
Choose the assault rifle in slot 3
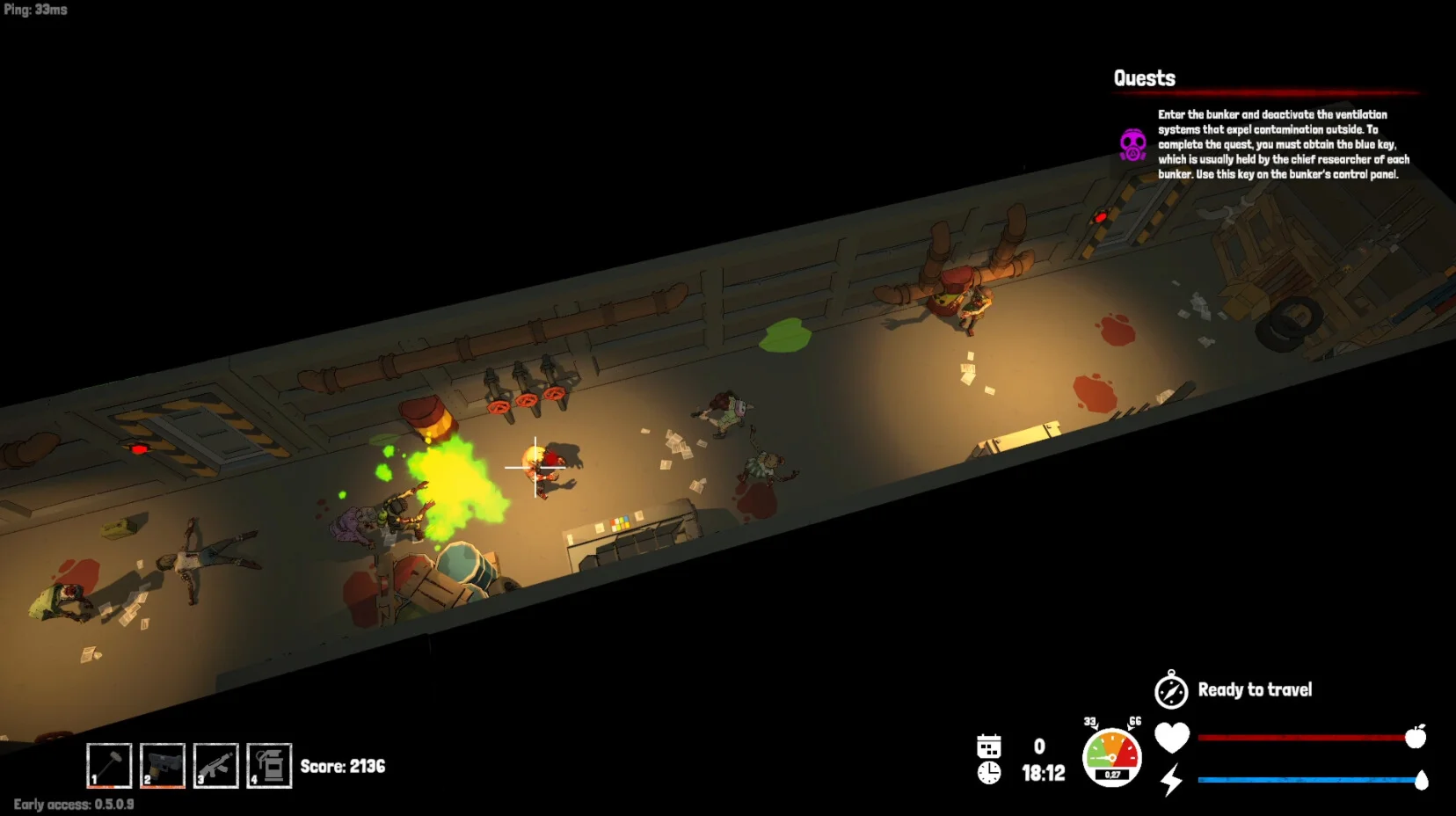click(216, 765)
